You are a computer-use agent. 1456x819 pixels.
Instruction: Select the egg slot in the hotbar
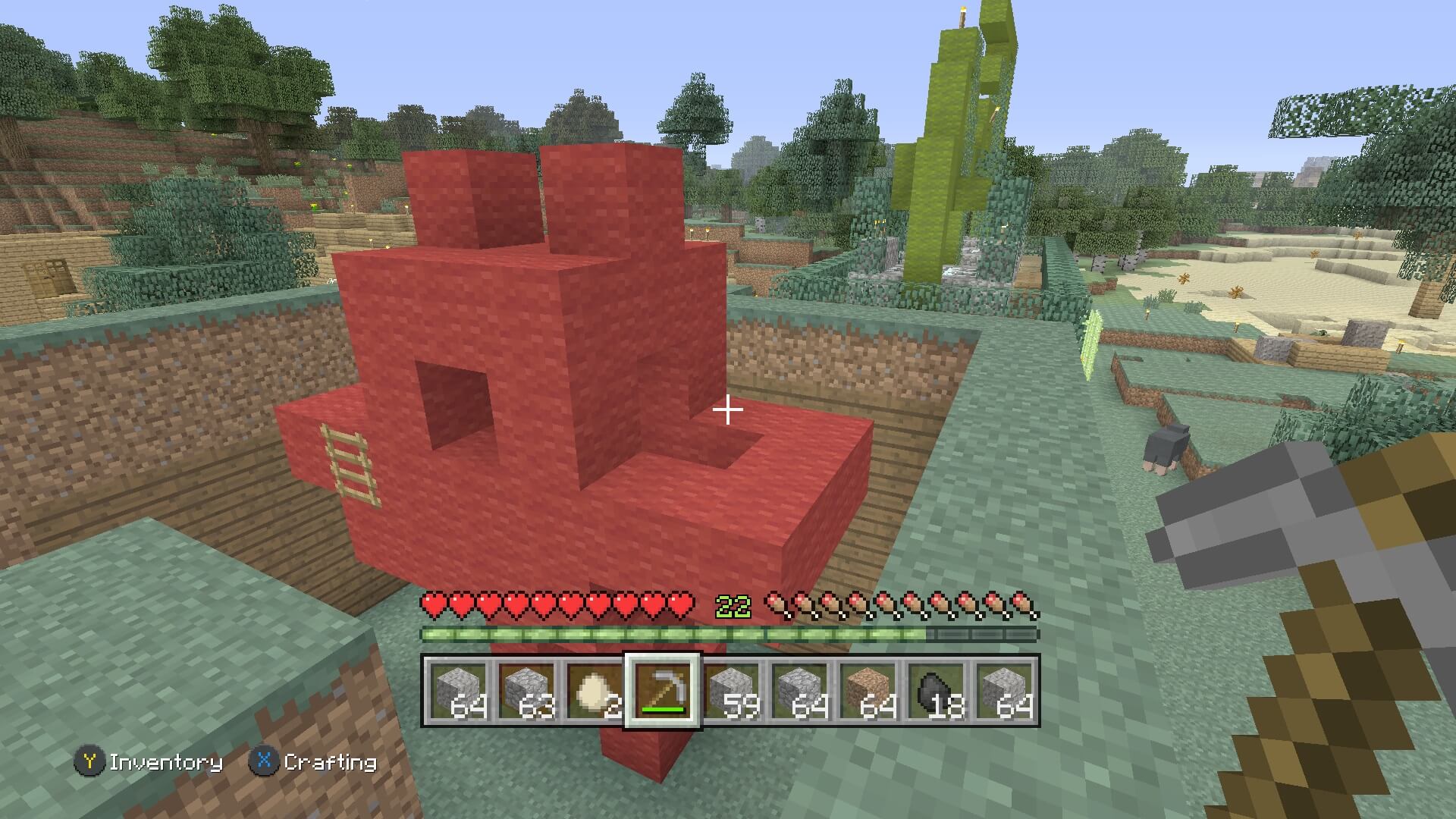pyautogui.click(x=594, y=691)
